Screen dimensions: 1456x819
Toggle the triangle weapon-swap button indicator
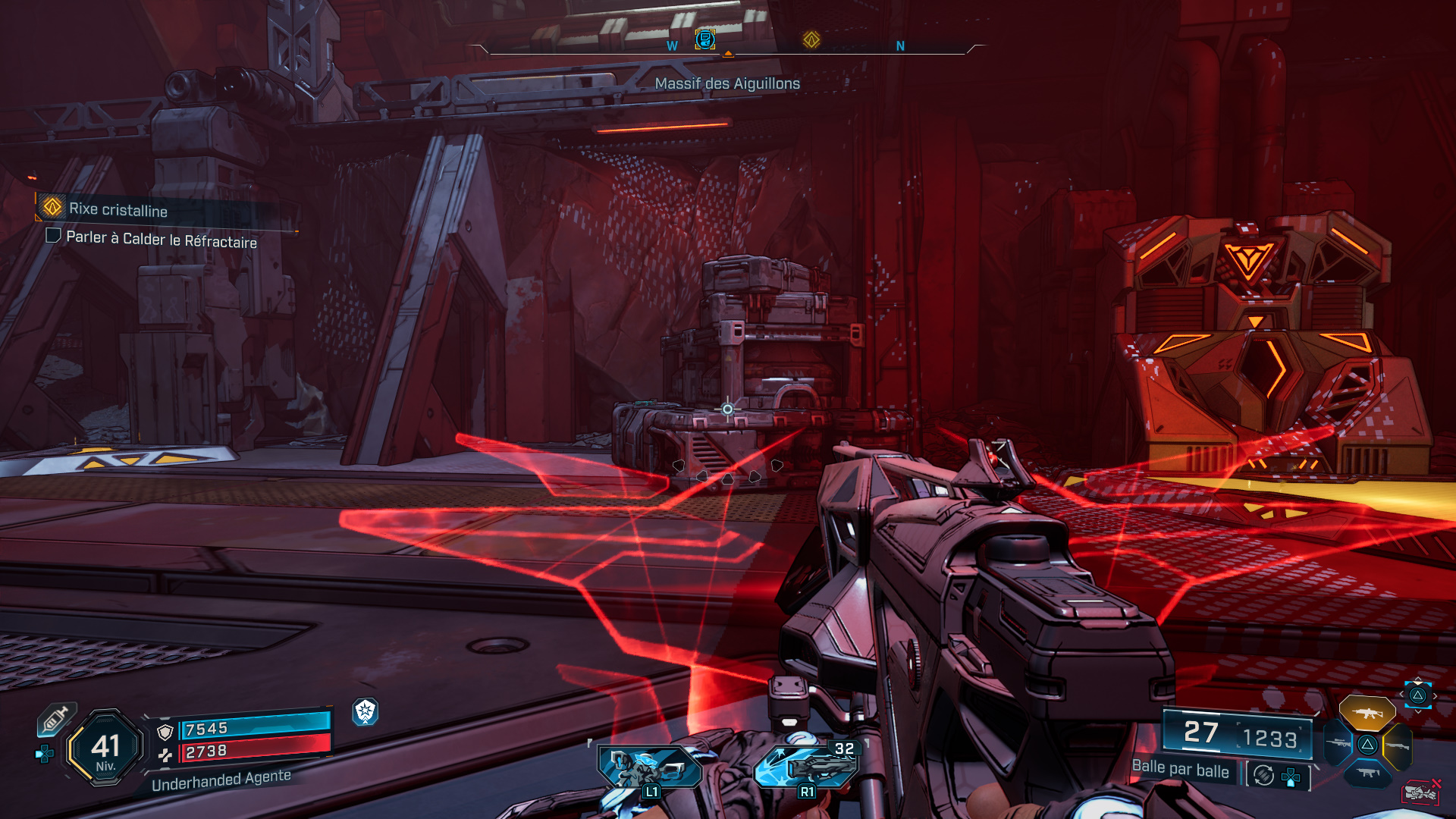point(1417,694)
